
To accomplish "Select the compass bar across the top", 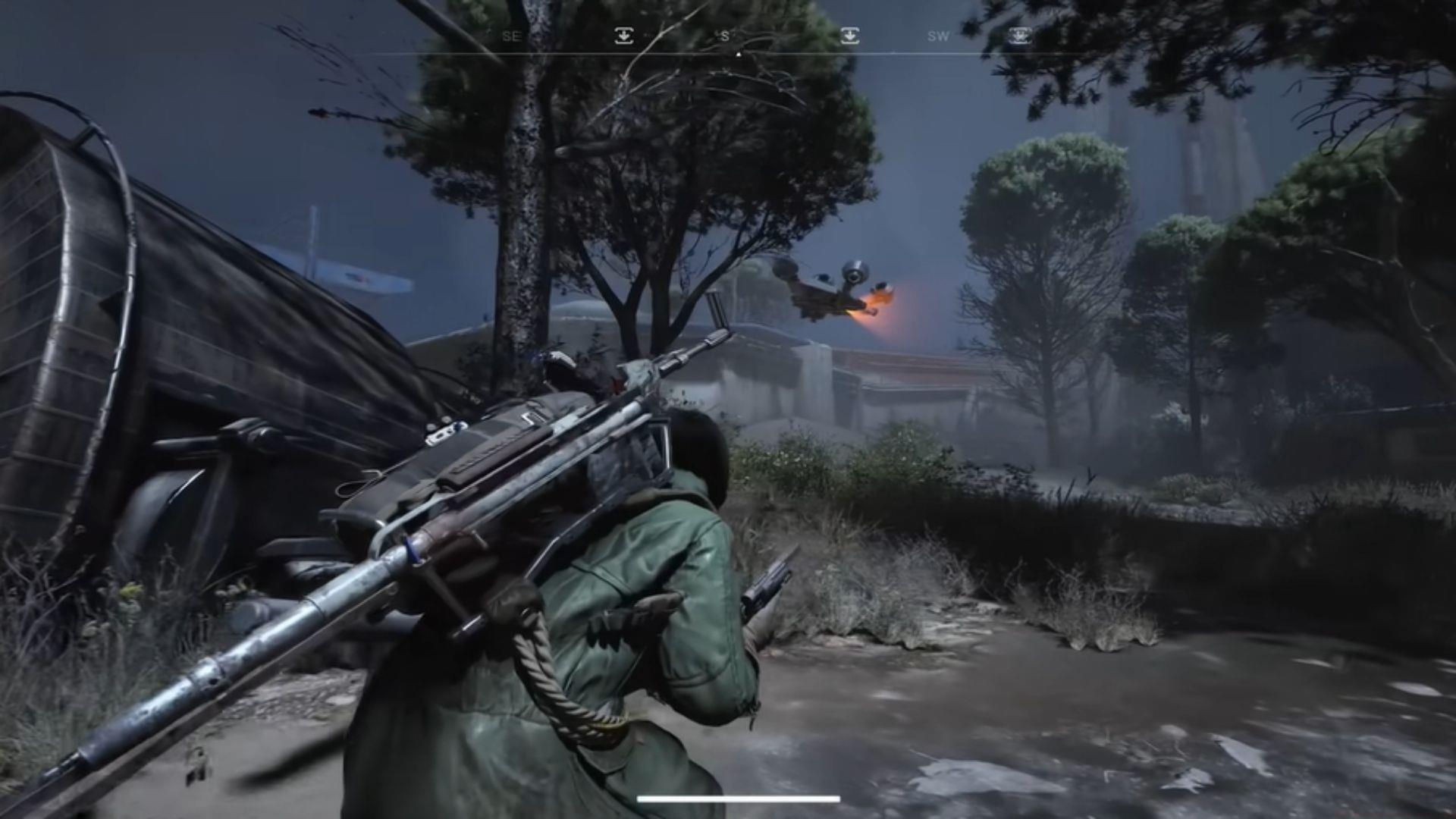I will (758, 36).
